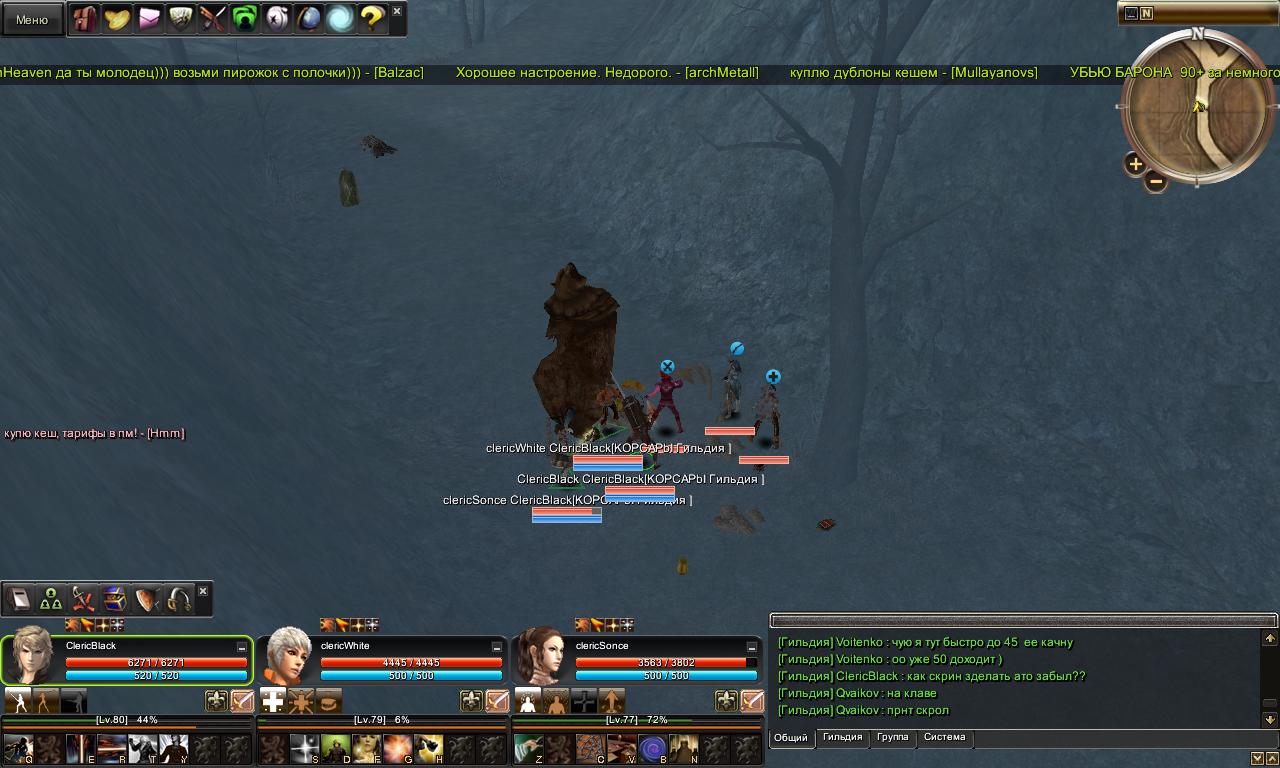Click the gold coins shop icon
Screen dimensions: 1280x768
117,19
